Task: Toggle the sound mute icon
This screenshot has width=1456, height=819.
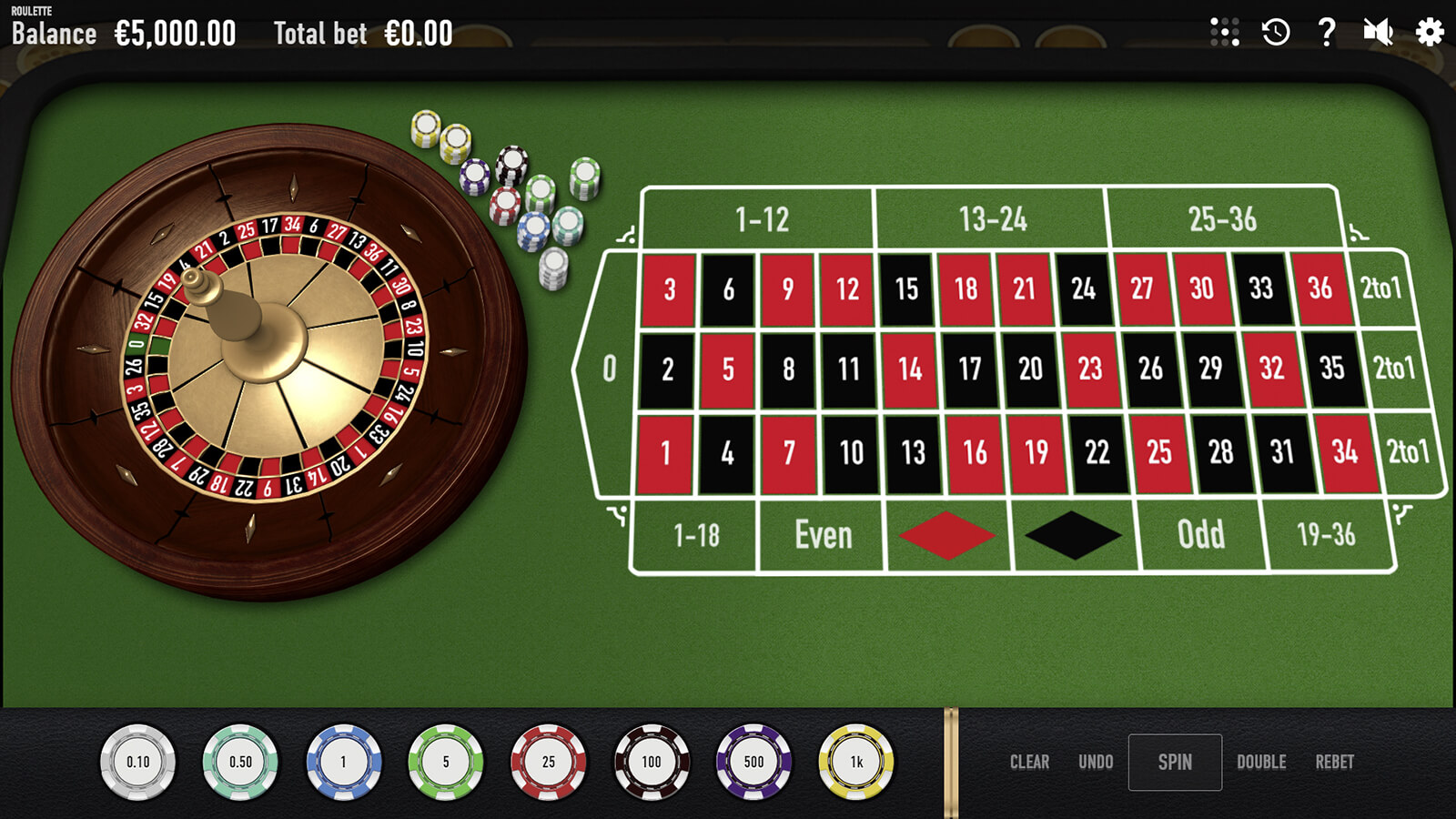Action: click(1378, 33)
